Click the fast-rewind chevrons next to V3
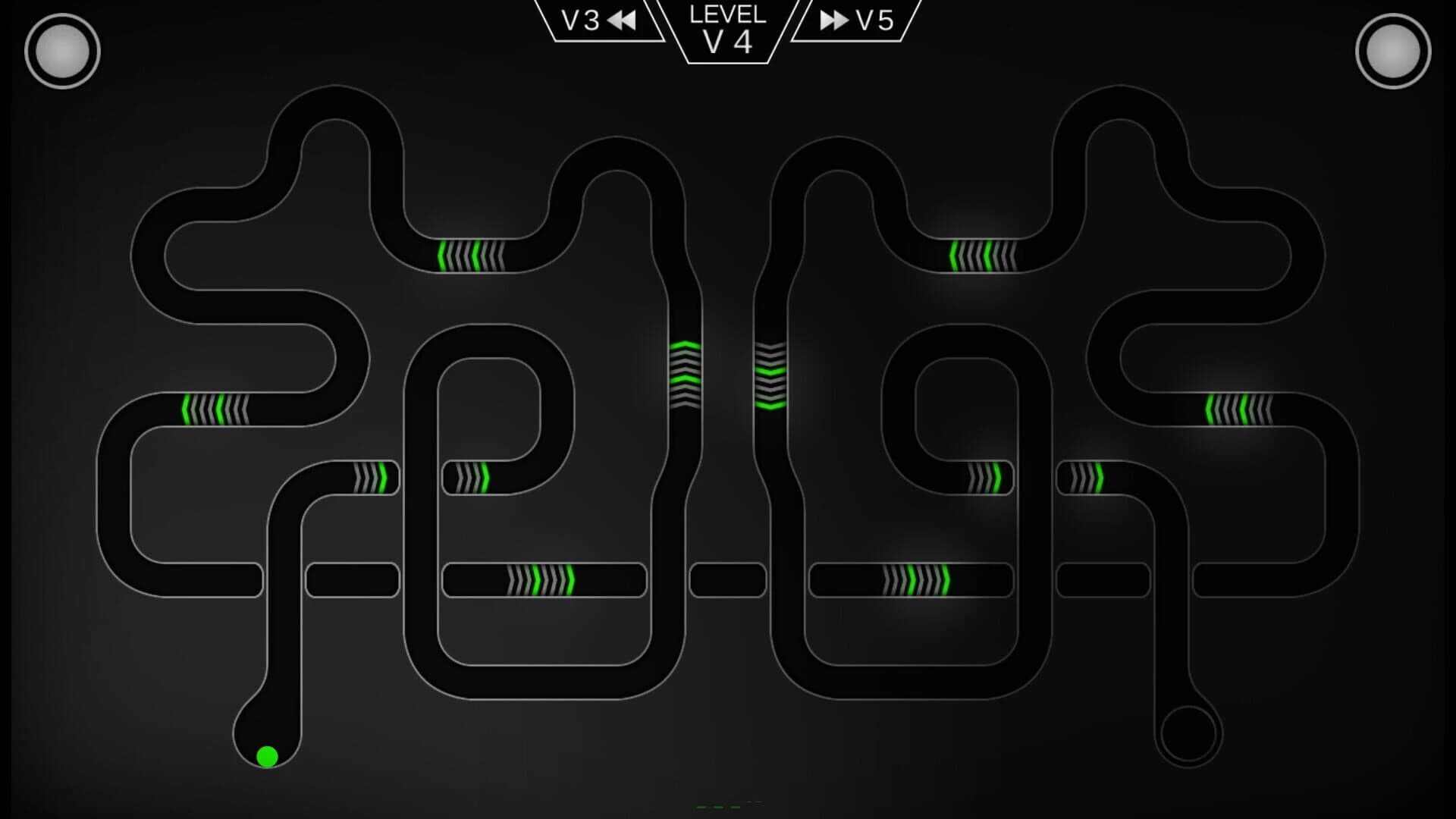 [x=622, y=19]
